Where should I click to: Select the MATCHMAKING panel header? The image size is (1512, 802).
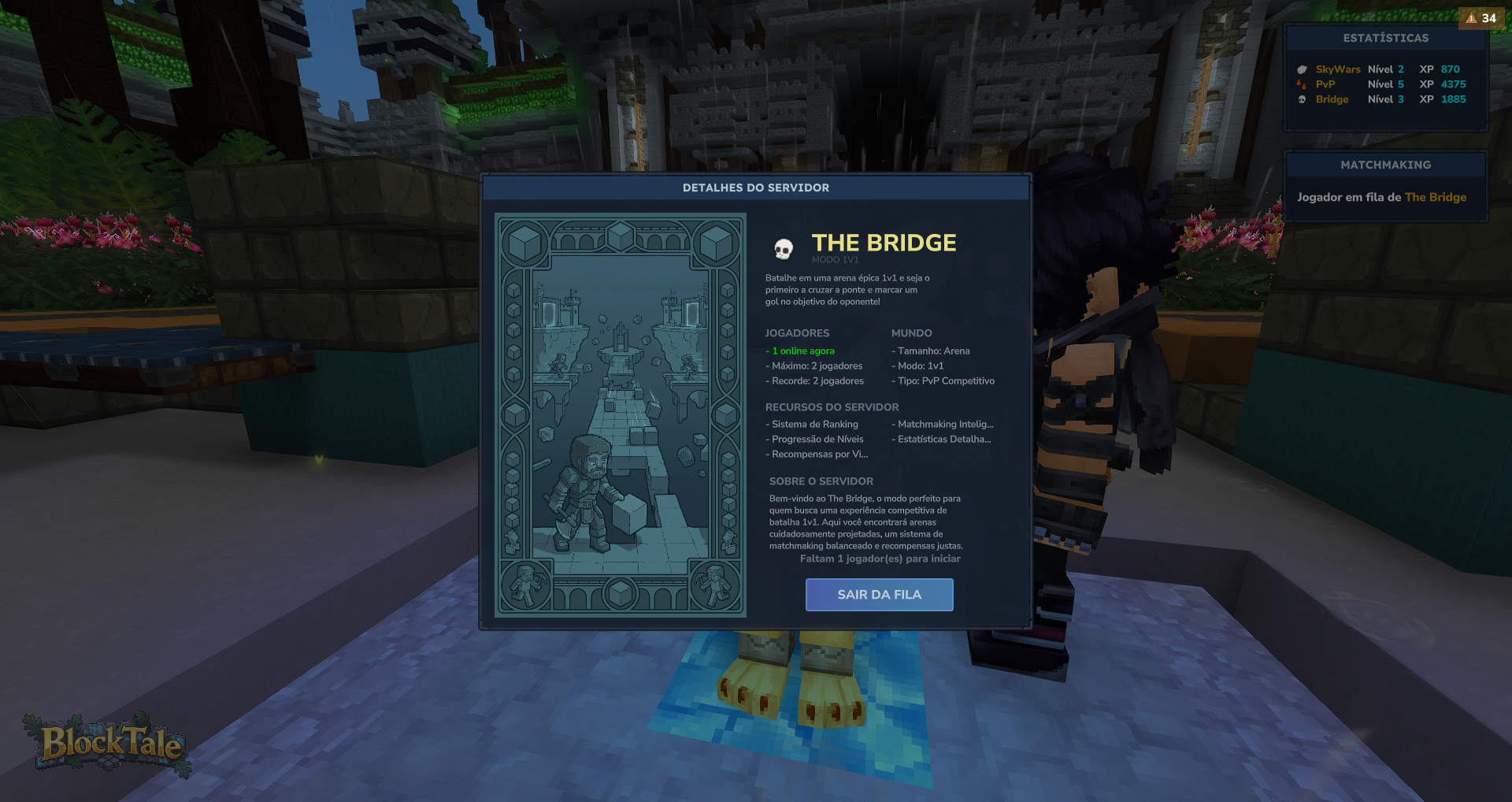pos(1385,165)
